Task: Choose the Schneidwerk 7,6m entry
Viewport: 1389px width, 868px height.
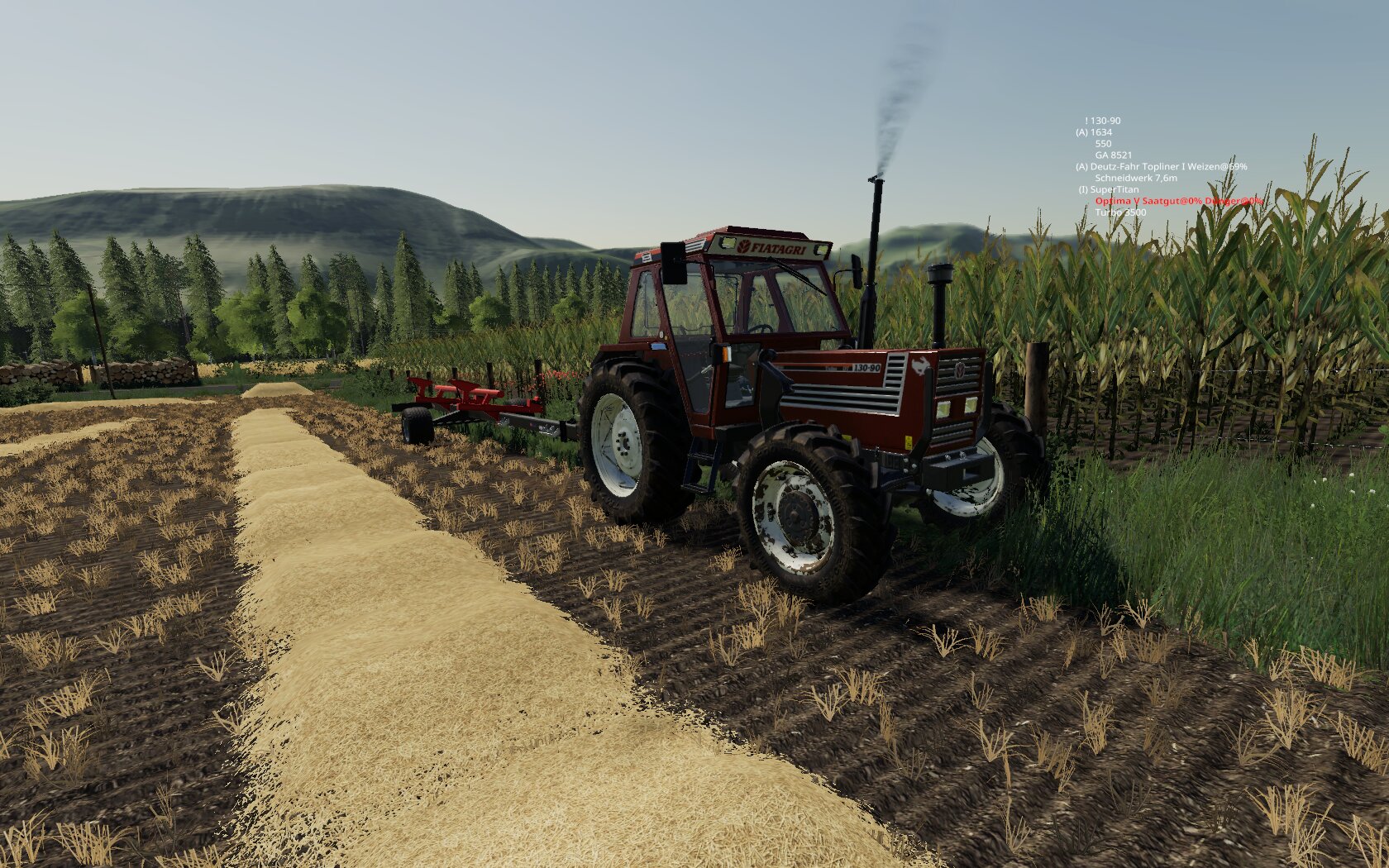Action: coord(1135,178)
